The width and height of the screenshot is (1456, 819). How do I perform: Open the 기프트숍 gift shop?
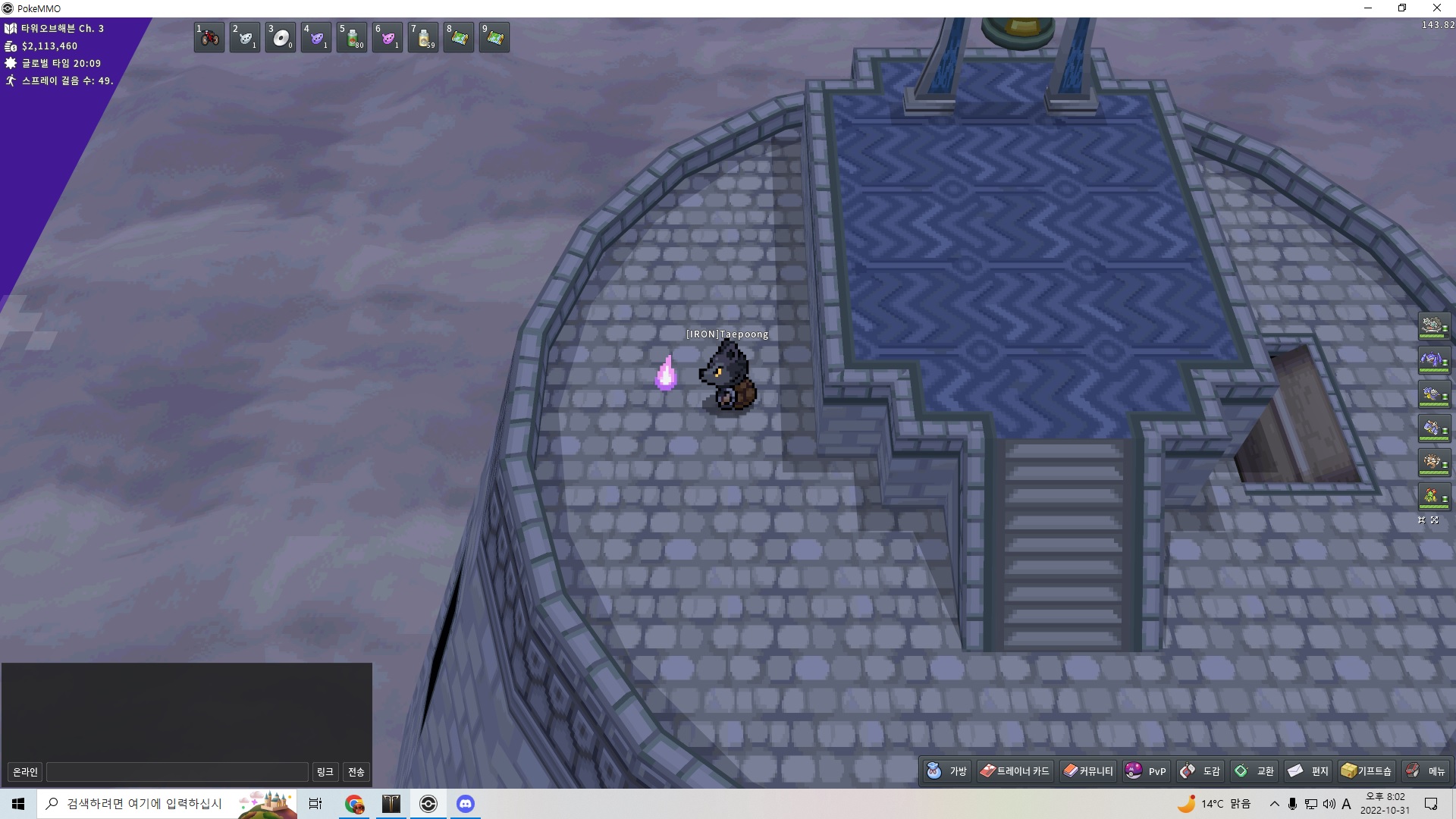pyautogui.click(x=1367, y=771)
